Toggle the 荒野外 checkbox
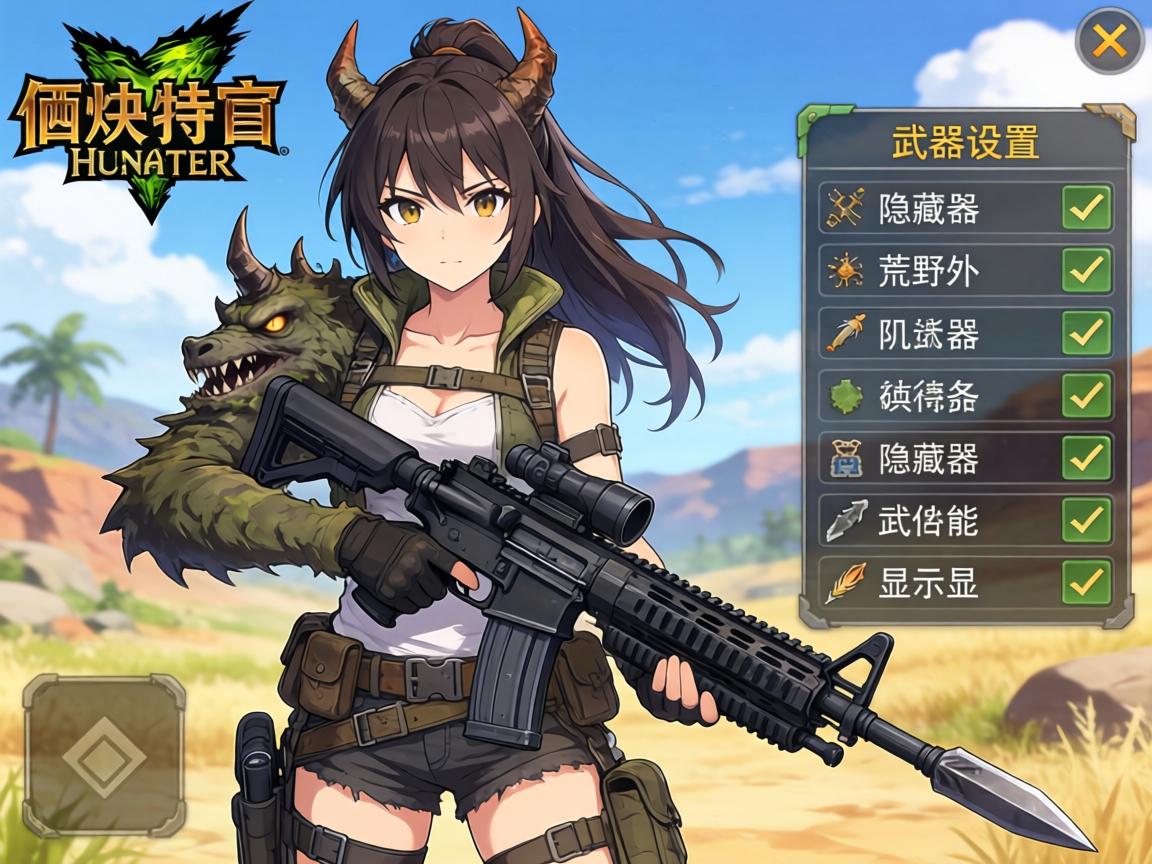 coord(1086,270)
